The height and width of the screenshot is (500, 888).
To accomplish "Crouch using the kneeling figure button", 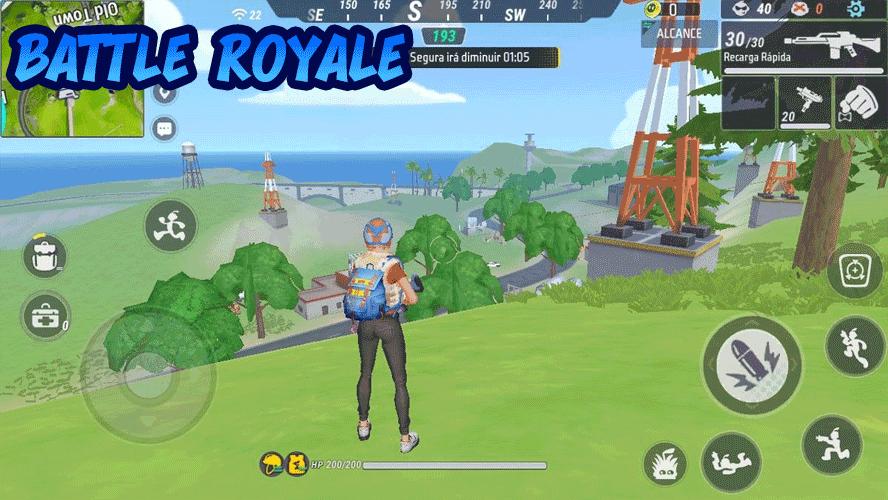I will point(831,443).
